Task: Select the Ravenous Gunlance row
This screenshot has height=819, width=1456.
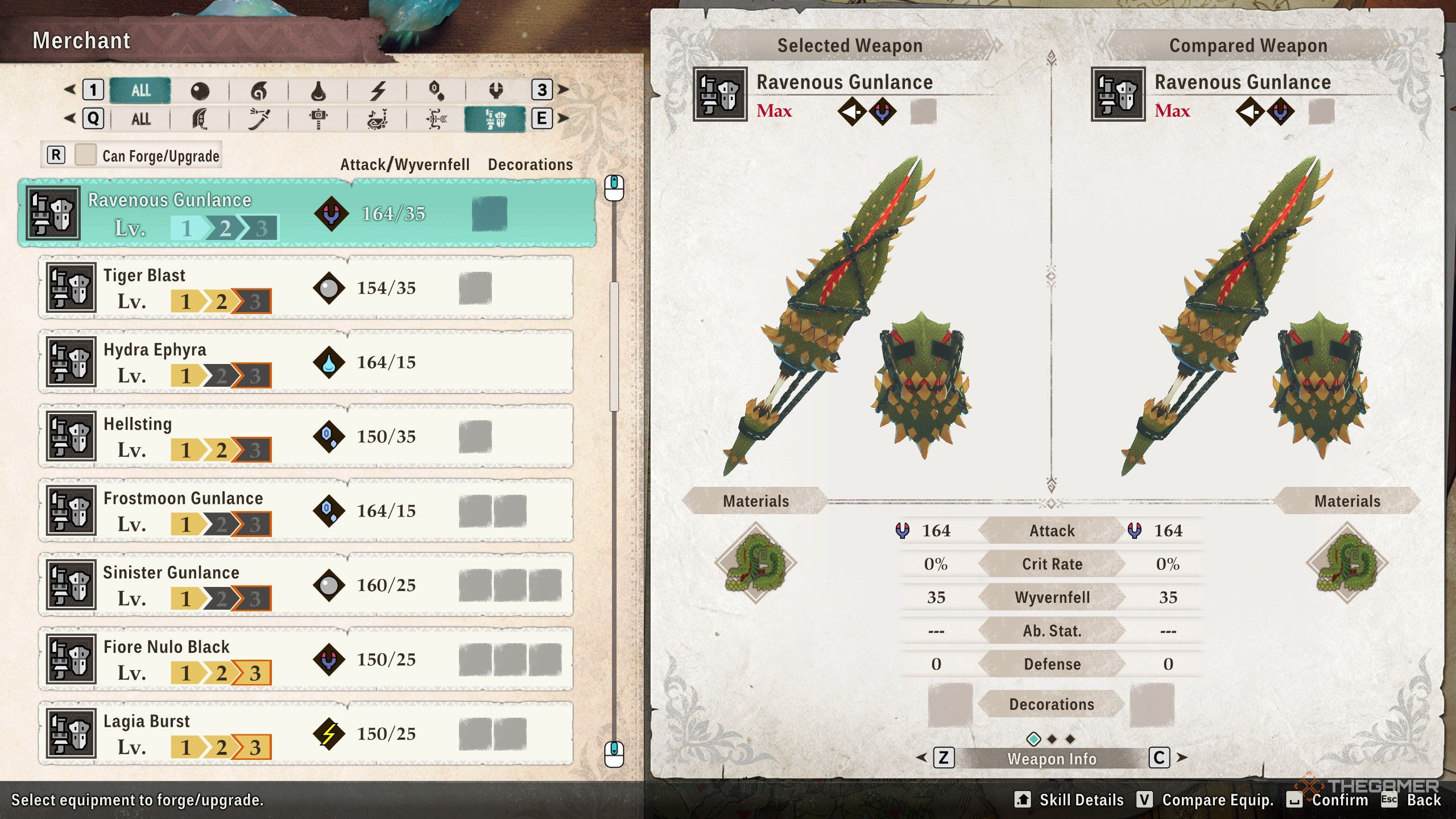Action: 307,213
